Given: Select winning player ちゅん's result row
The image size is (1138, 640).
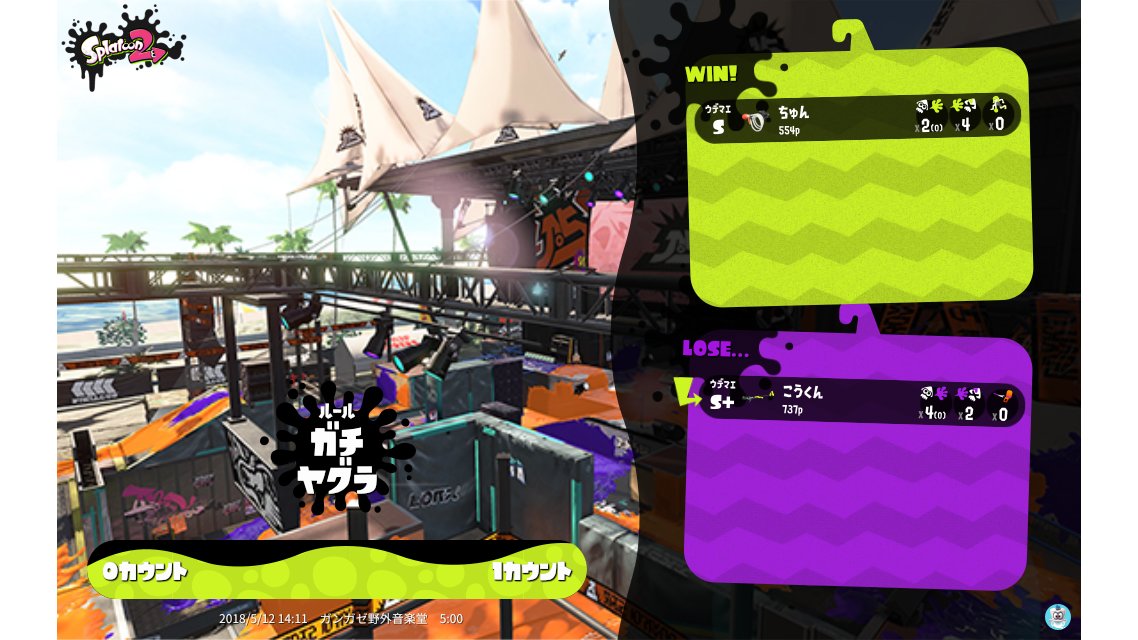Looking at the screenshot, I should pos(857,118).
